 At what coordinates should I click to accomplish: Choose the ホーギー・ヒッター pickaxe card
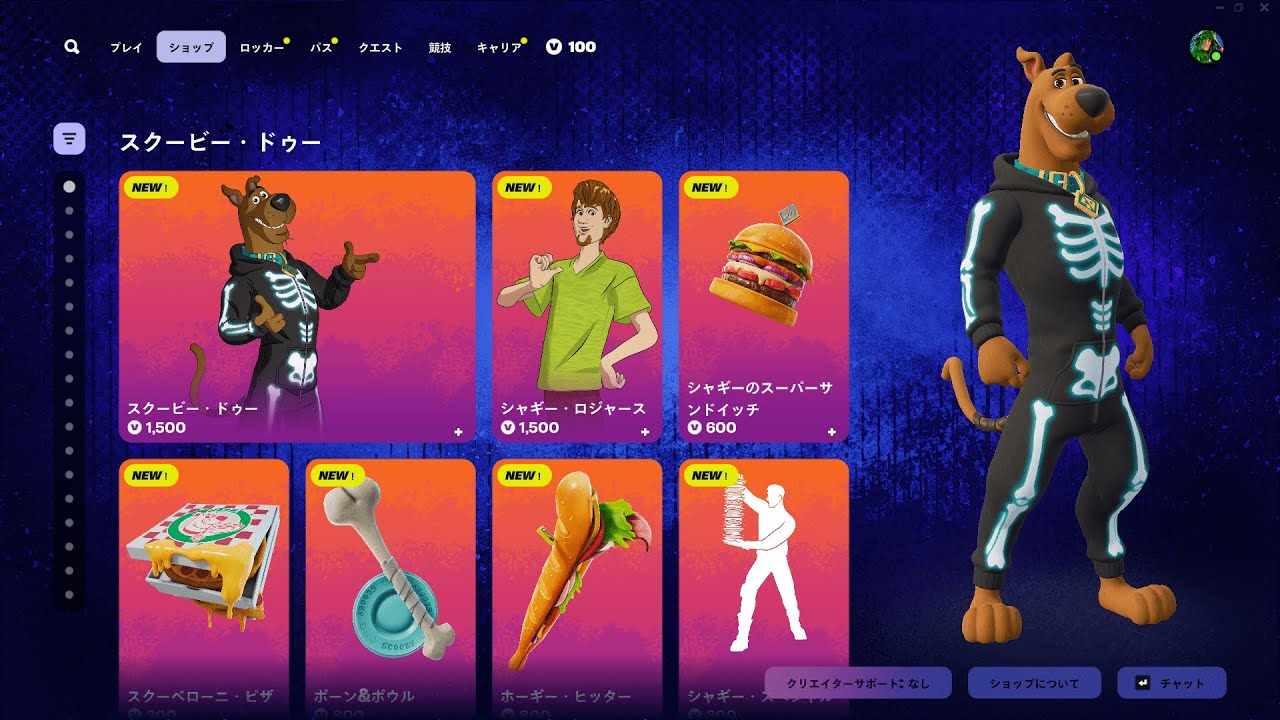[577, 585]
